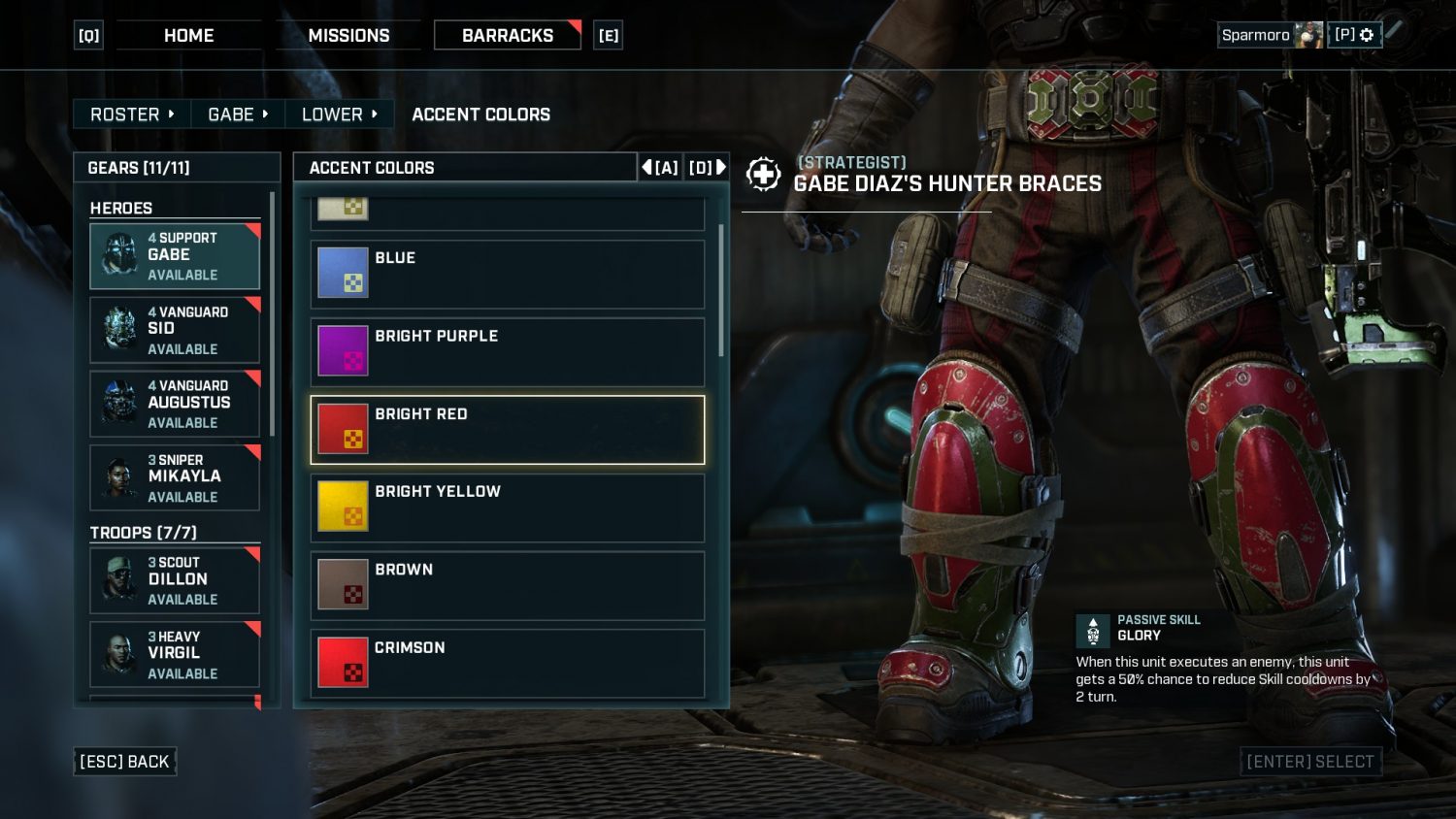Return to the Lower breadcrumb
This screenshot has width=1456, height=819.
[339, 115]
